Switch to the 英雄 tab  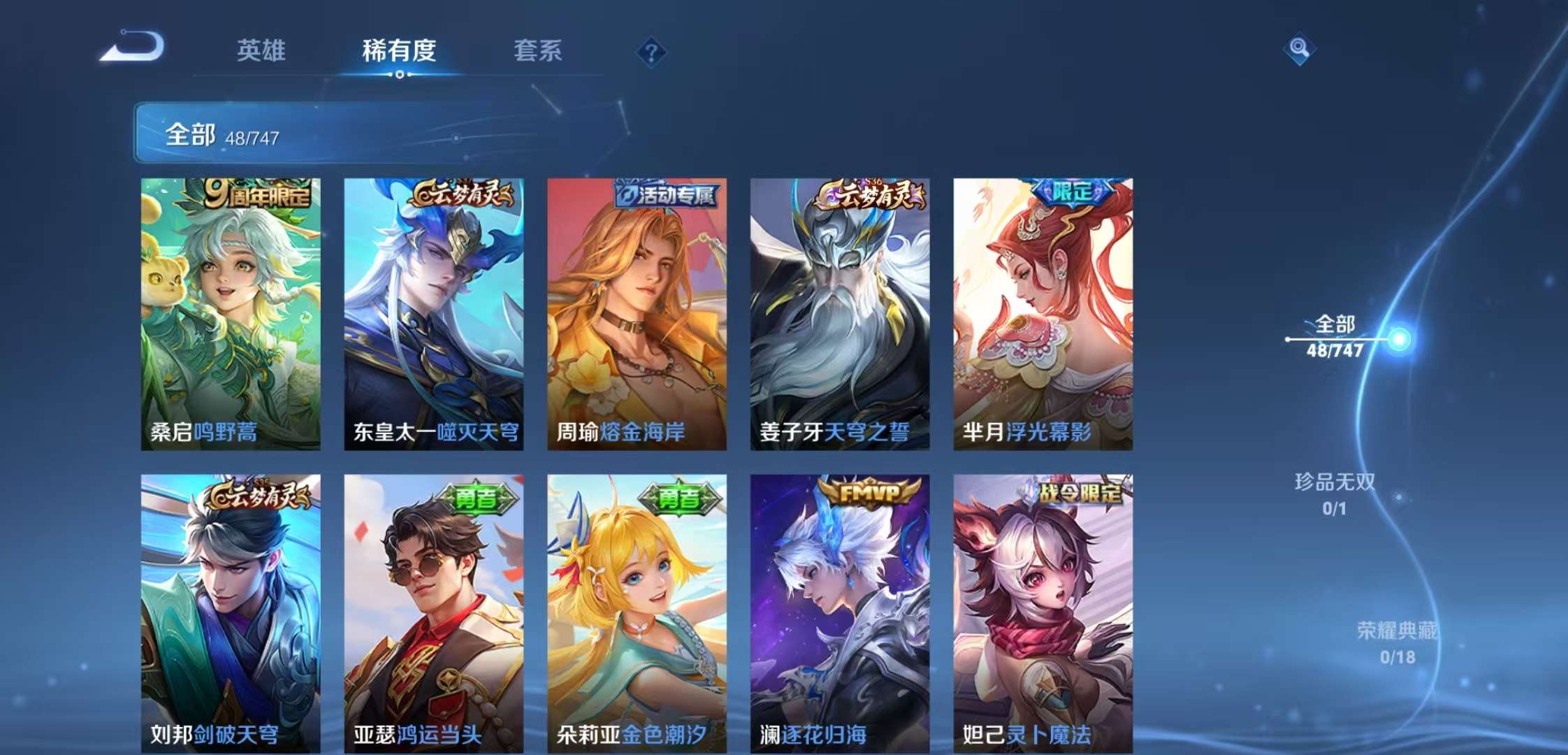[x=260, y=52]
